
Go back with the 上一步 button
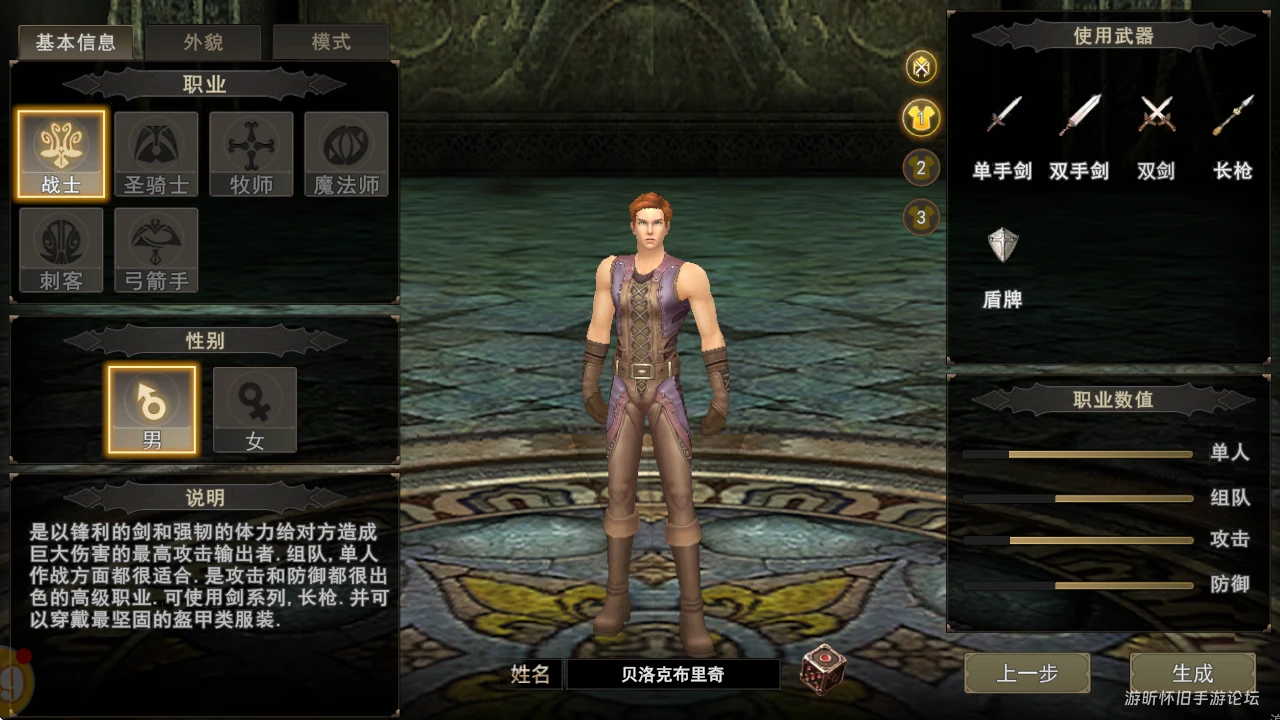coord(1027,673)
